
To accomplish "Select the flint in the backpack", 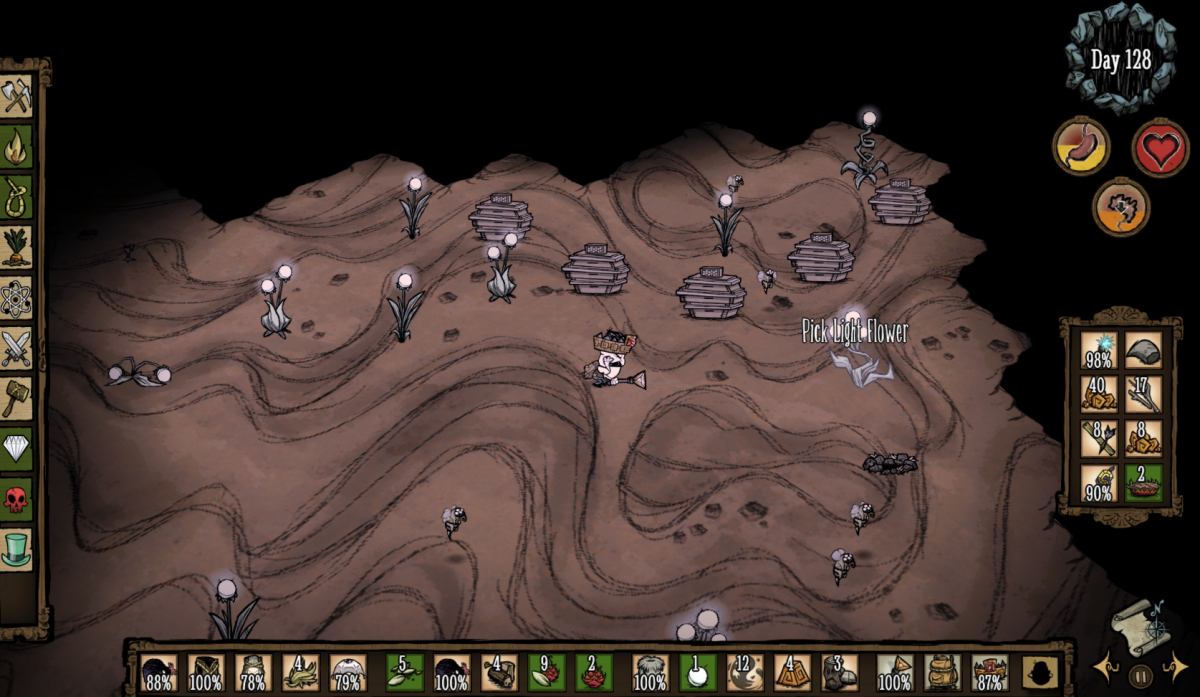I will (x=1143, y=350).
